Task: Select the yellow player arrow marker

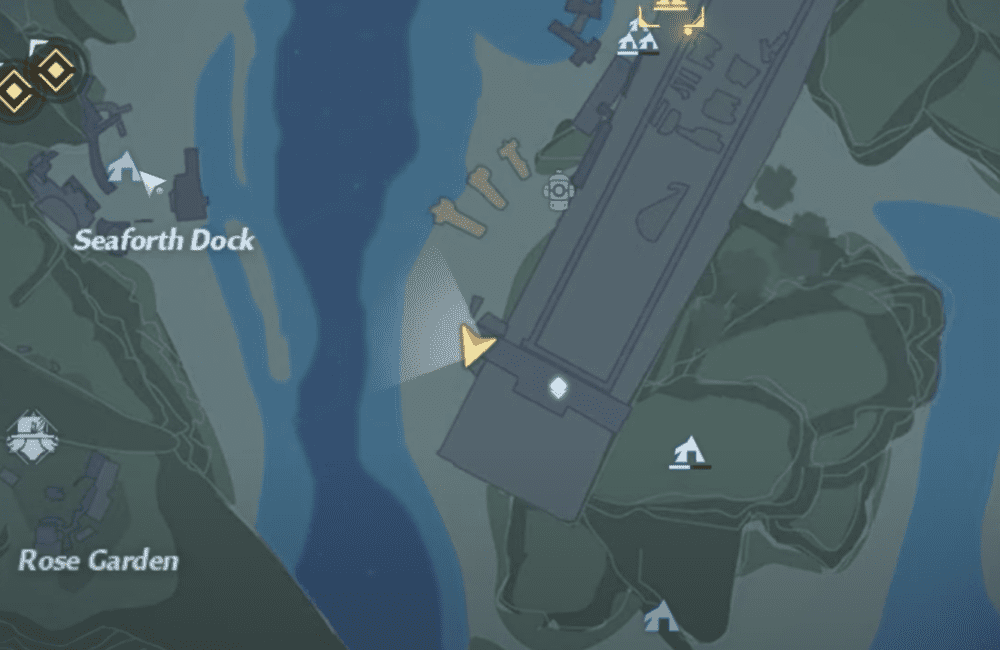Action: coord(477,345)
